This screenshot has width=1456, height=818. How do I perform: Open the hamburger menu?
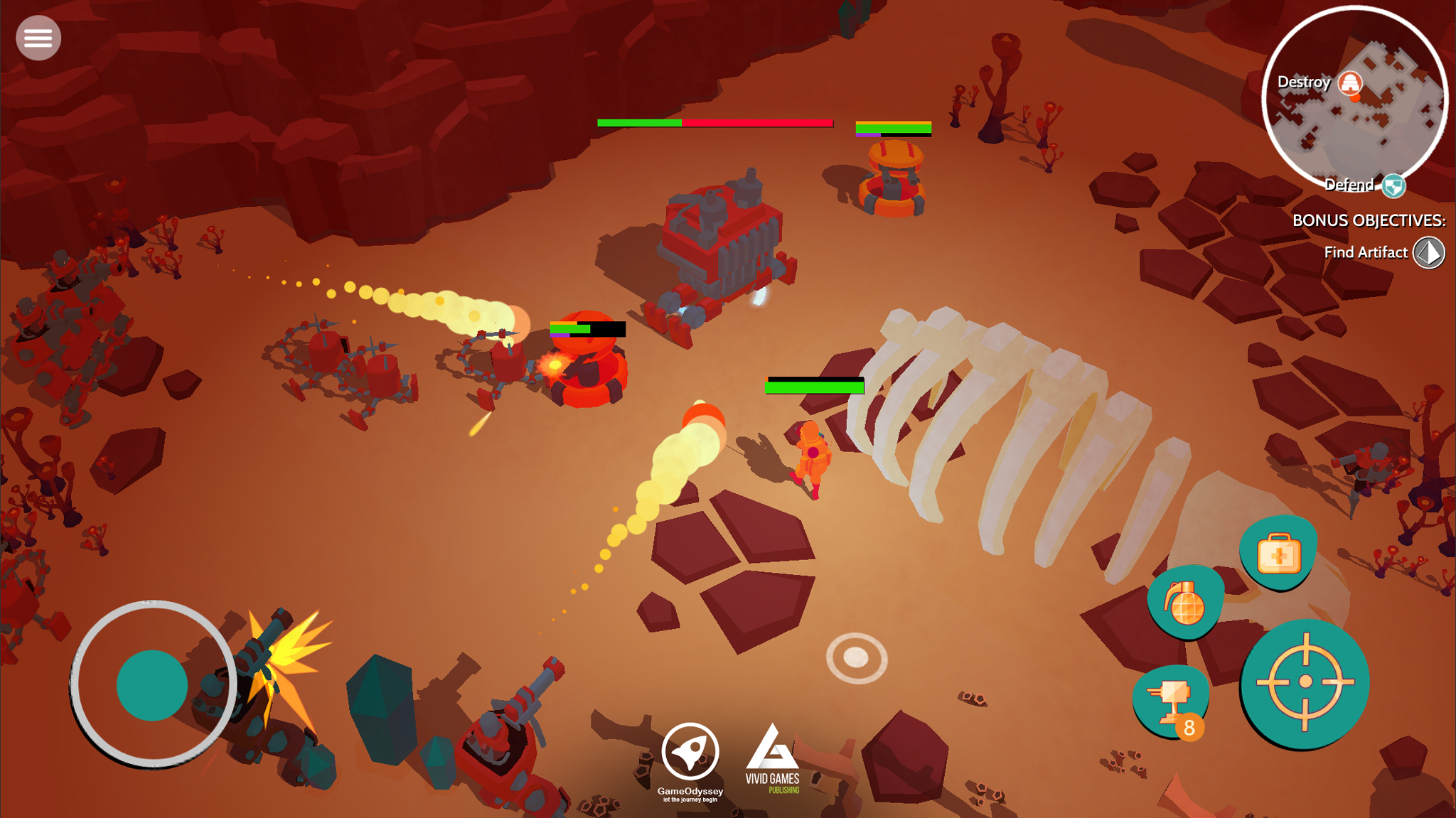pos(38,37)
